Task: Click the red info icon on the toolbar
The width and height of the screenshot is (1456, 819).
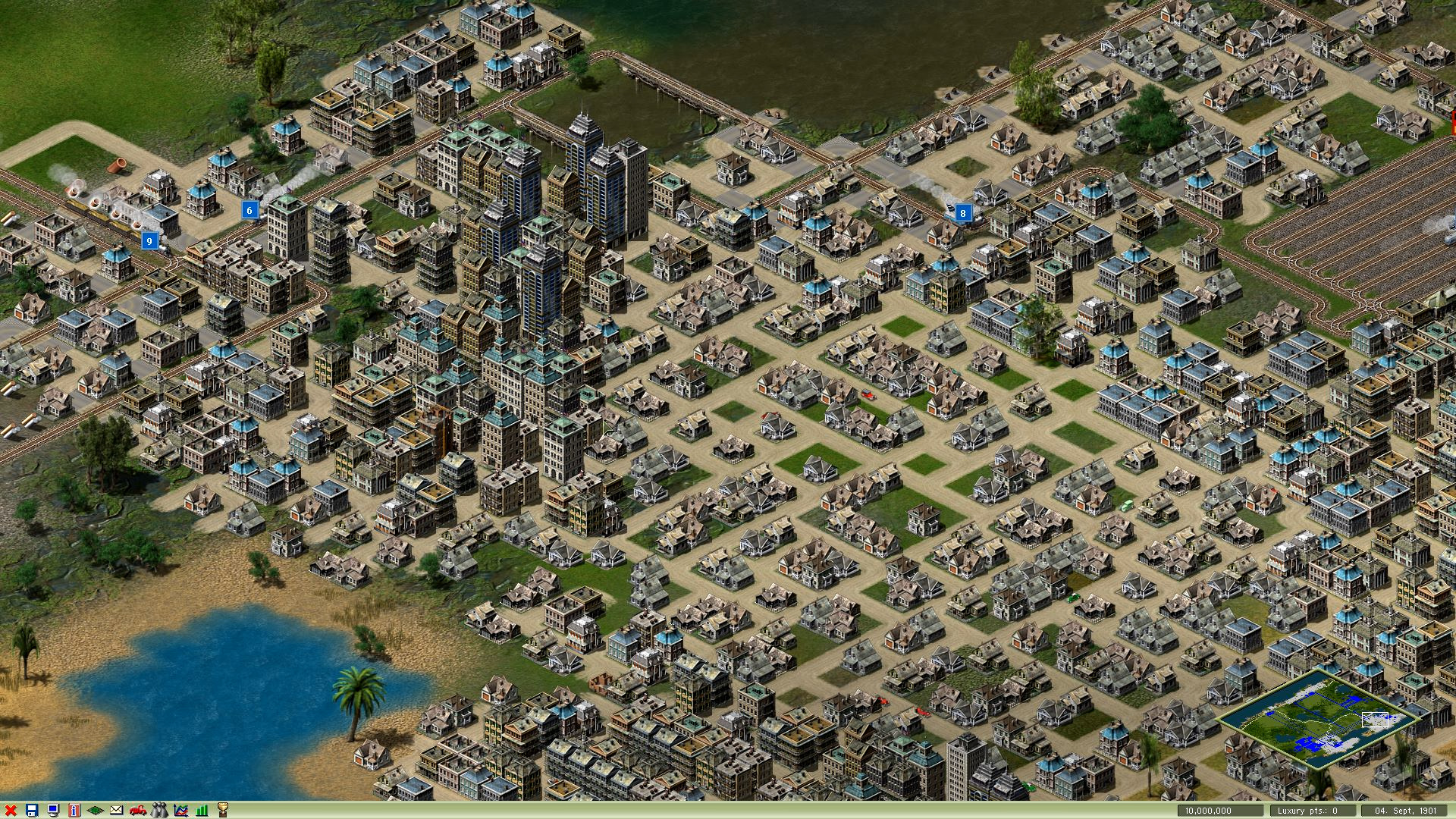Action: coord(73,811)
